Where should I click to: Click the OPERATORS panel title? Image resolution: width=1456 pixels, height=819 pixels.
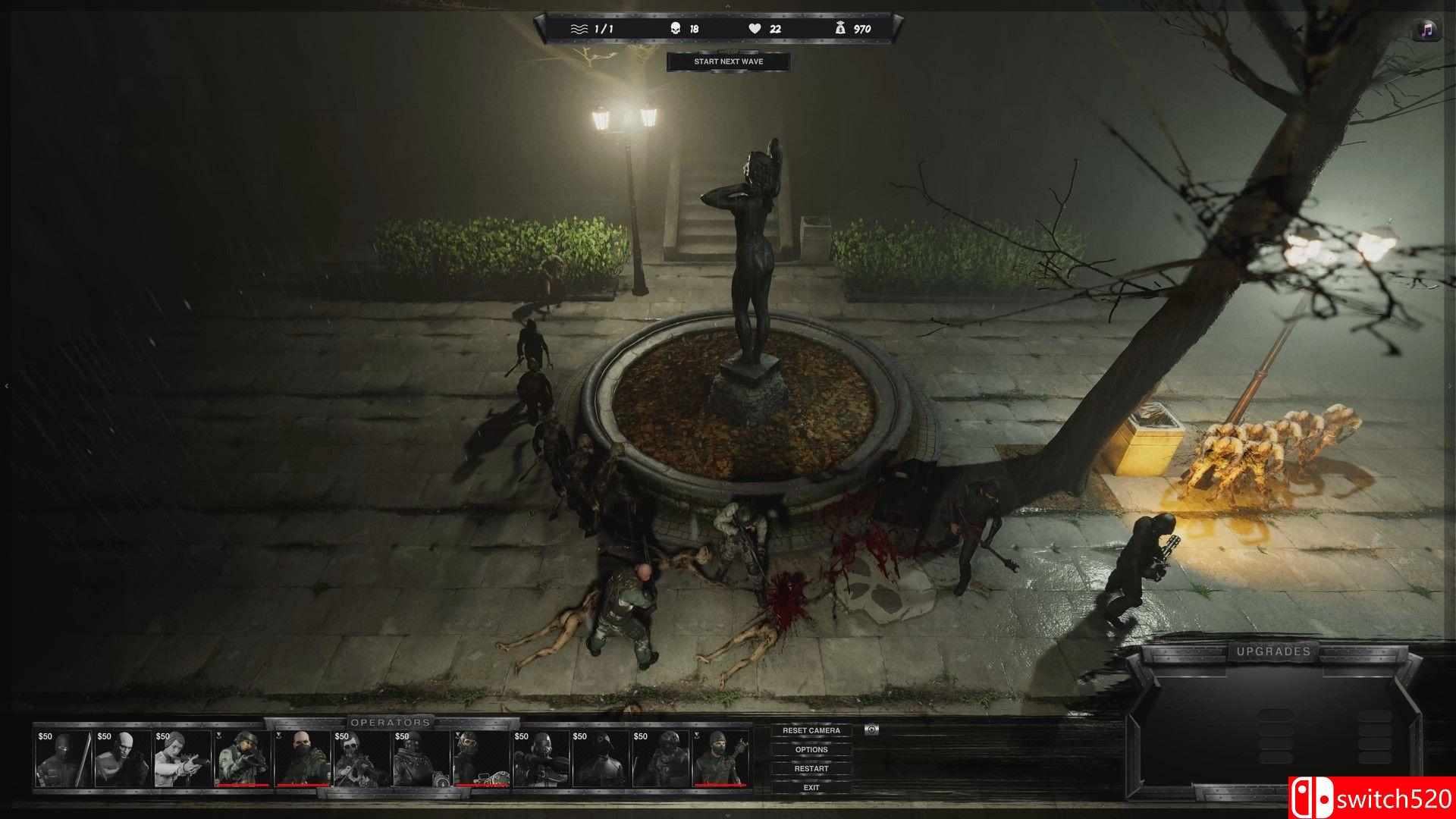tap(391, 723)
